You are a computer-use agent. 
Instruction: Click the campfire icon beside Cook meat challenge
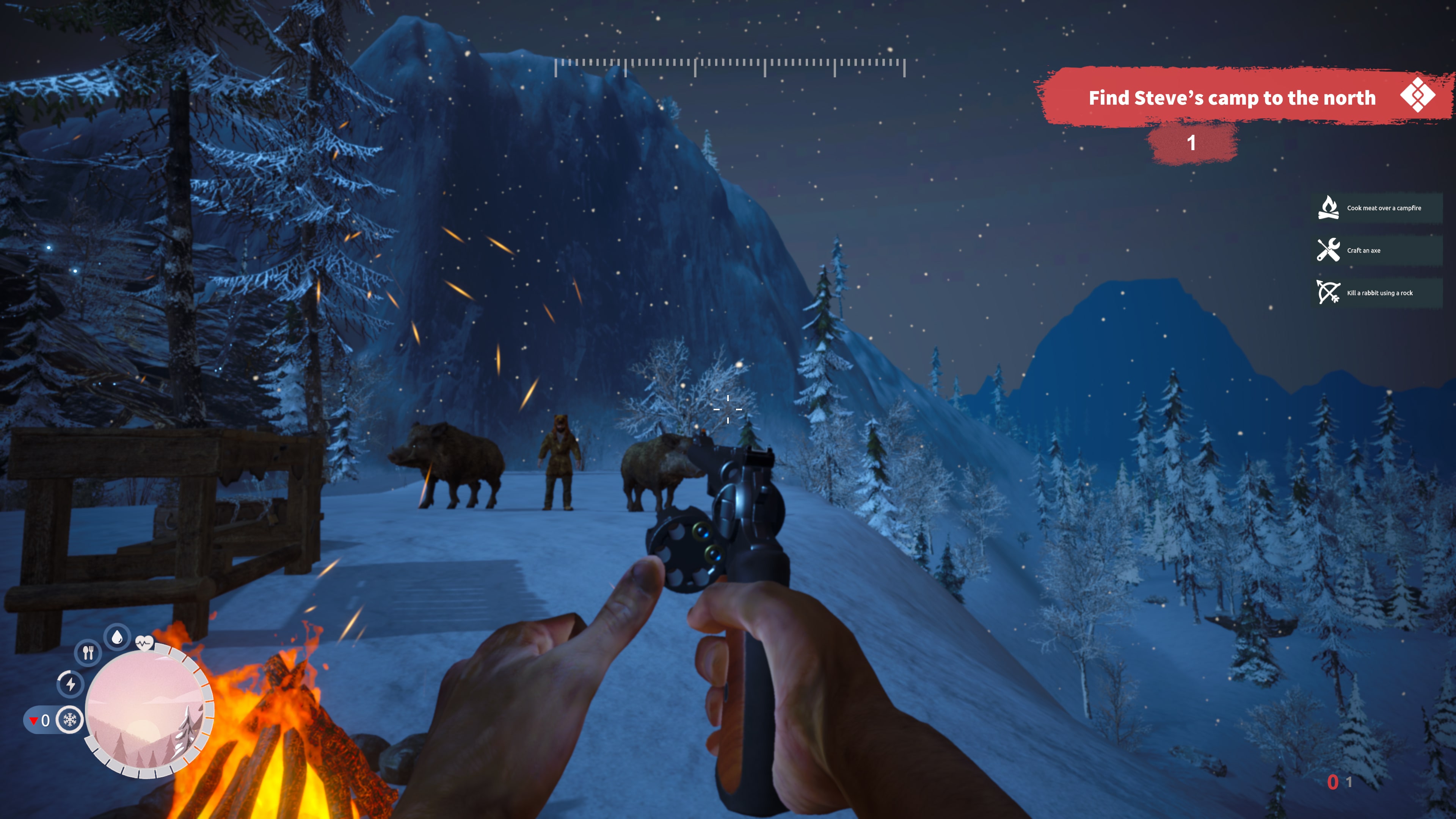tap(1329, 207)
